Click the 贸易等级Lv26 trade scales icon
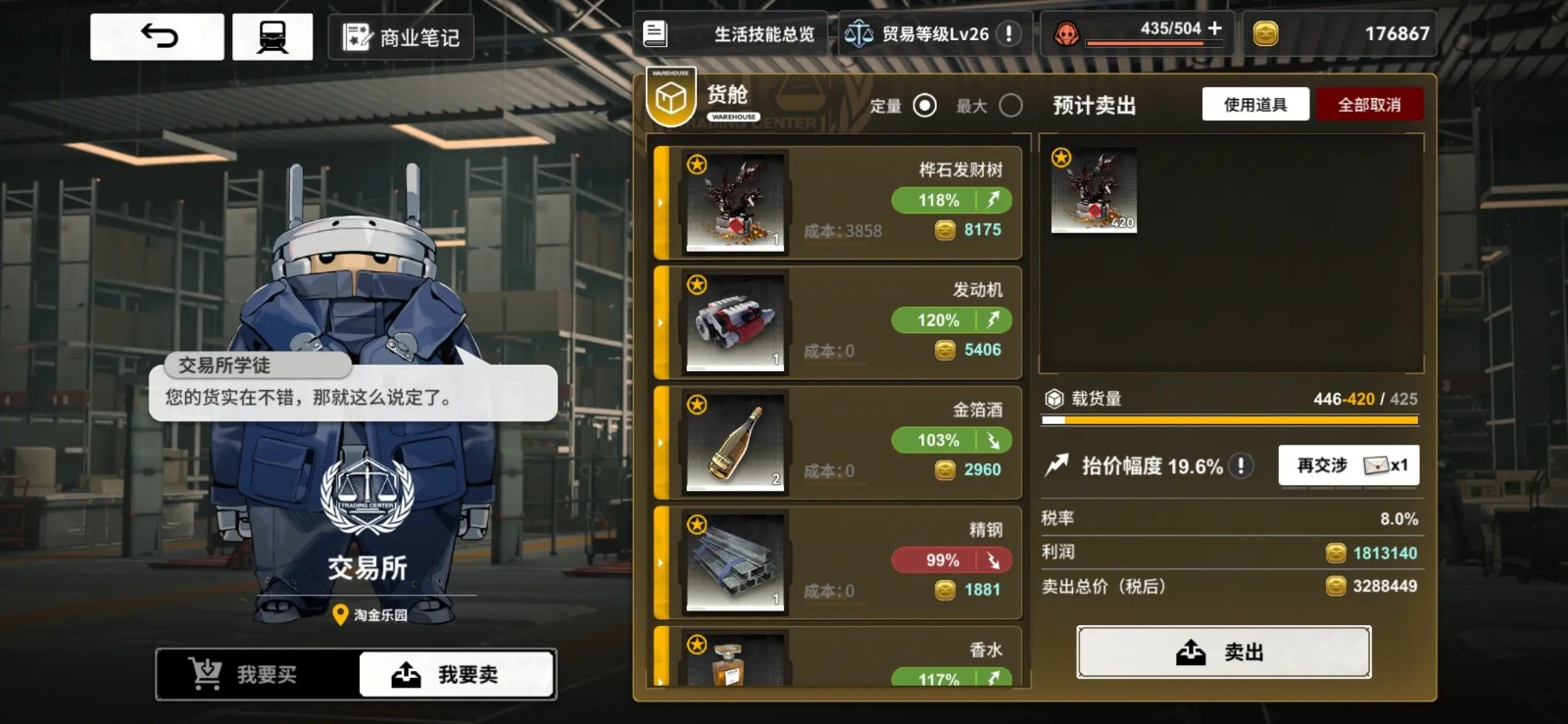 858,33
